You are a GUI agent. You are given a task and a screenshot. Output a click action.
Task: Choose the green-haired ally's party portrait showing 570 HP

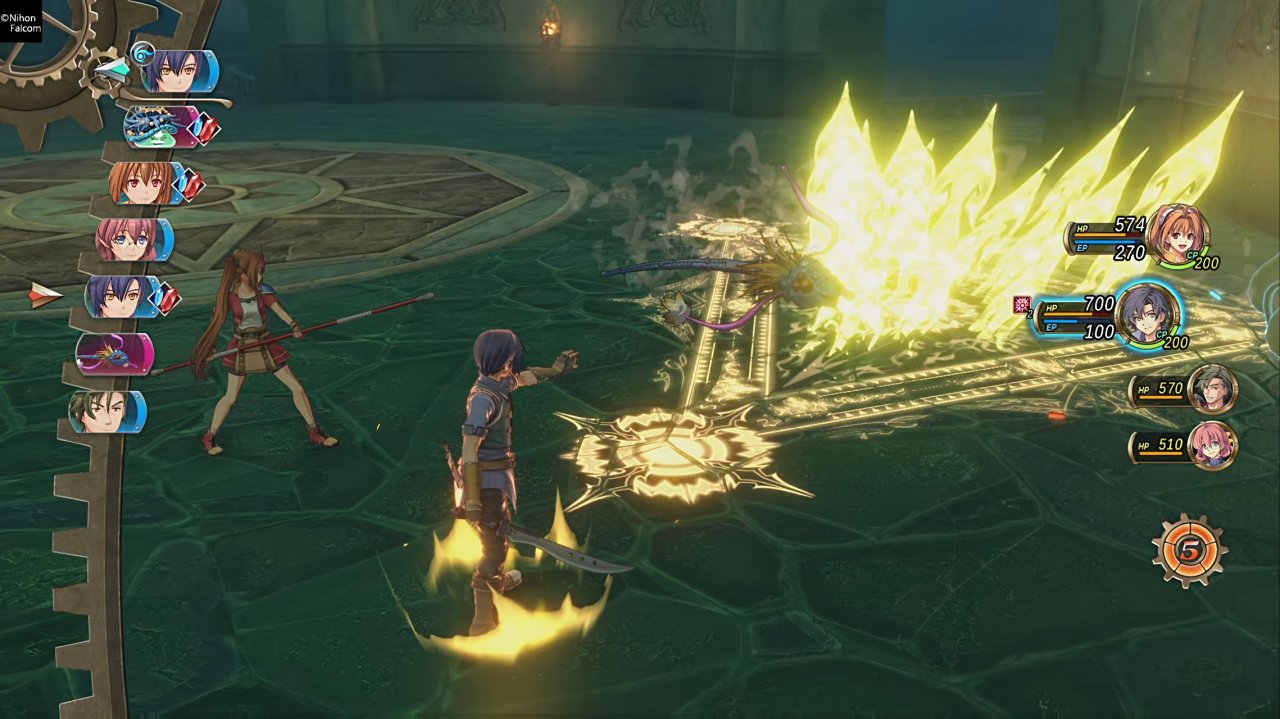(x=1213, y=389)
